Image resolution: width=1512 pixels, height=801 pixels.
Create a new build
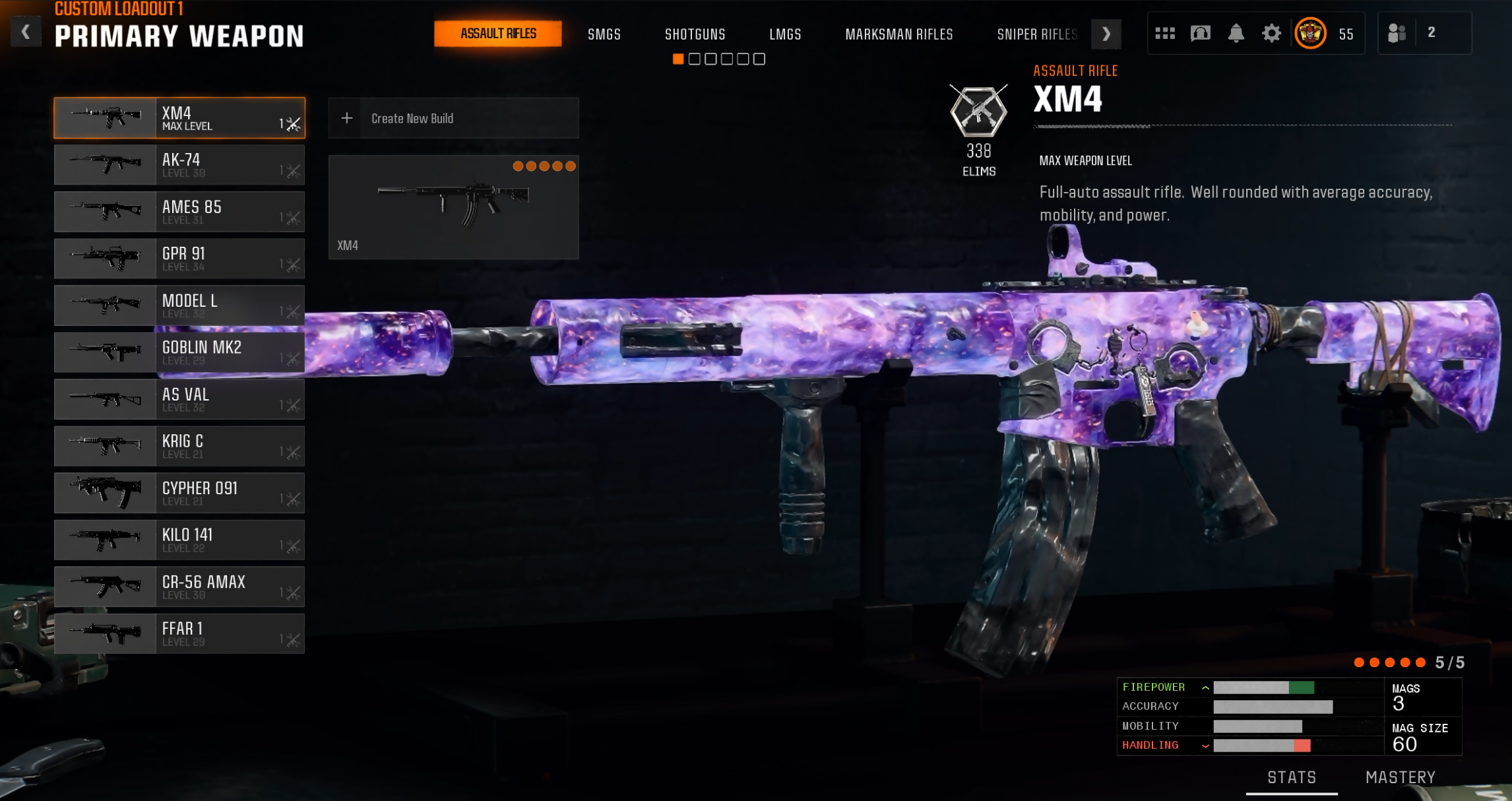tap(453, 119)
